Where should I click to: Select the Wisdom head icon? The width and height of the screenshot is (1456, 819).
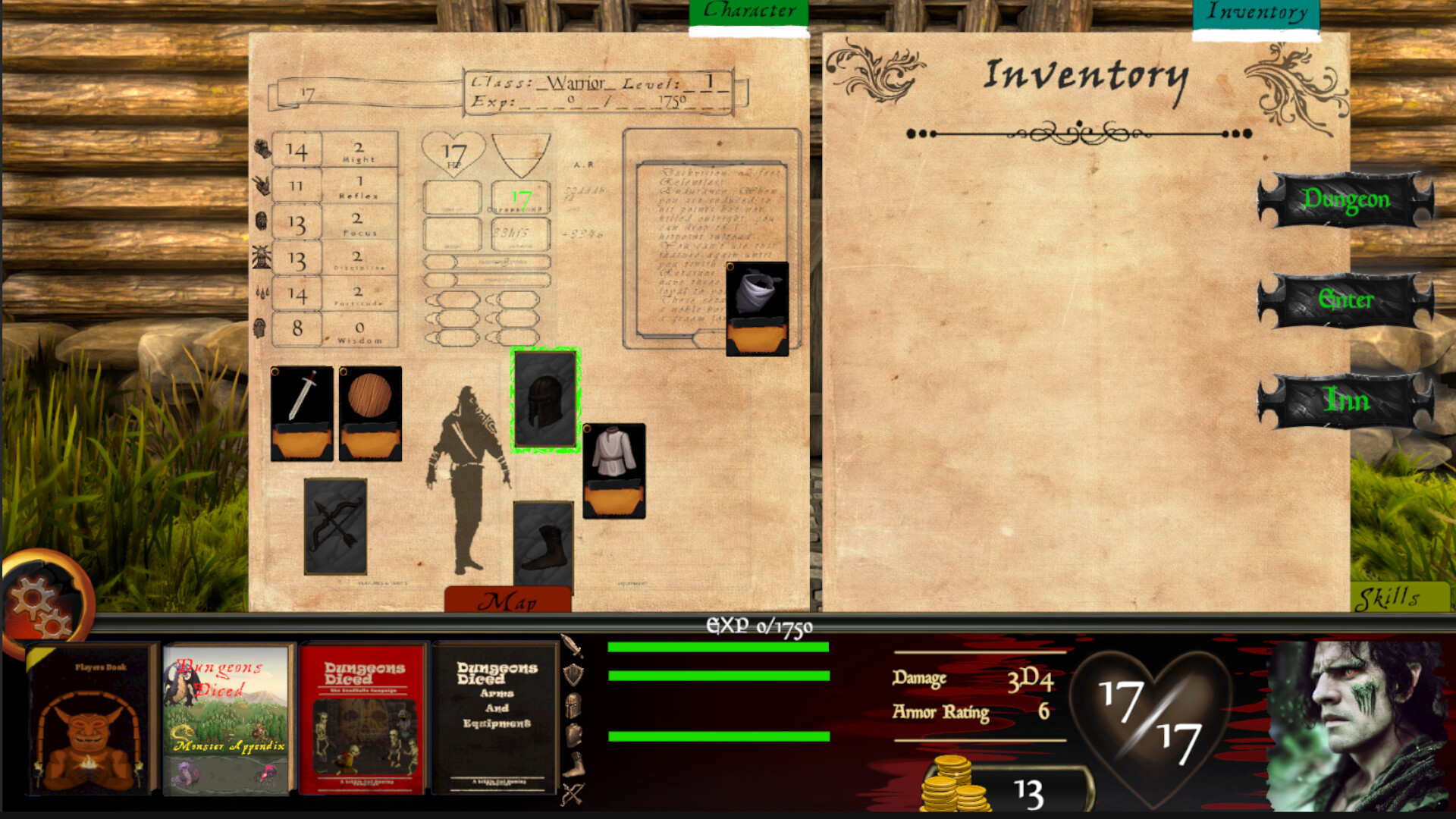[x=261, y=328]
